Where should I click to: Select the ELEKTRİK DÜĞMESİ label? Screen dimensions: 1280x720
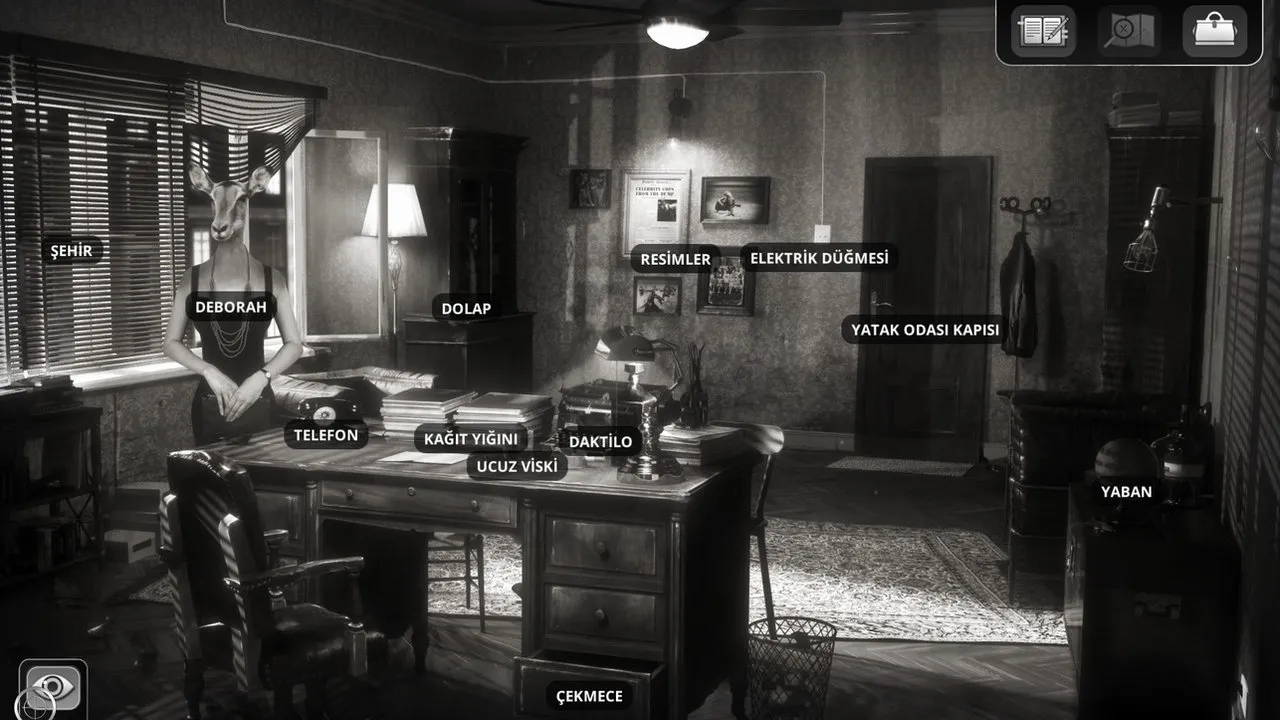[x=819, y=258]
